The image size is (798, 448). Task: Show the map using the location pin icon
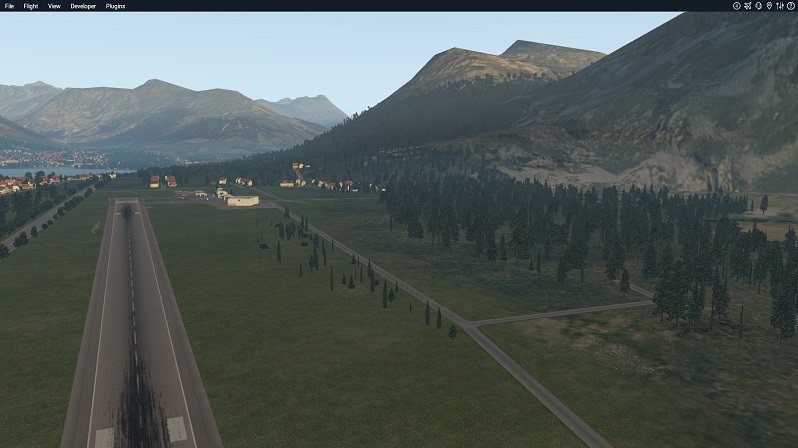coord(769,6)
